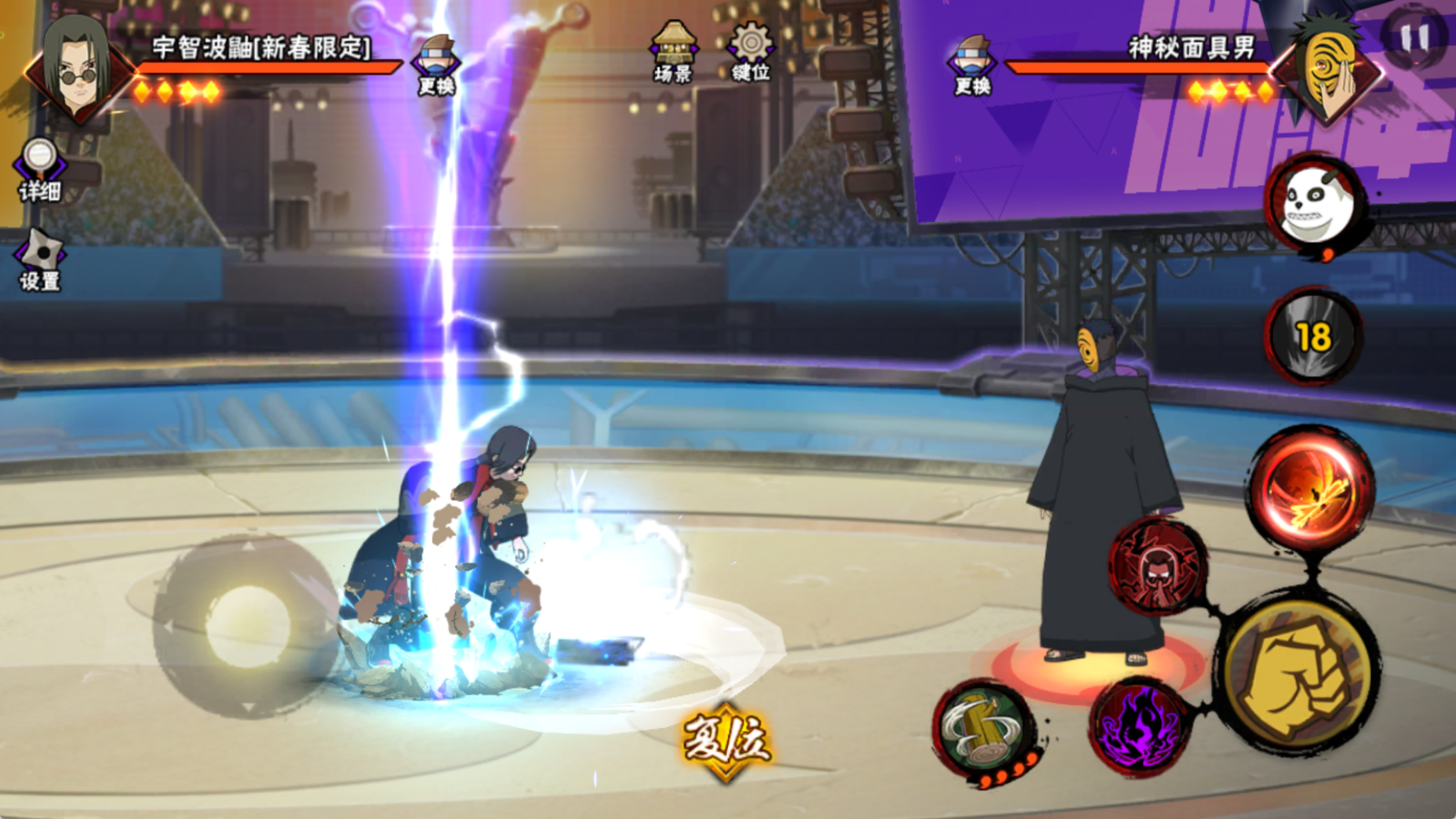Screen dimensions: 1456x819
Task: Activate the red masked face skill
Action: click(x=1158, y=566)
